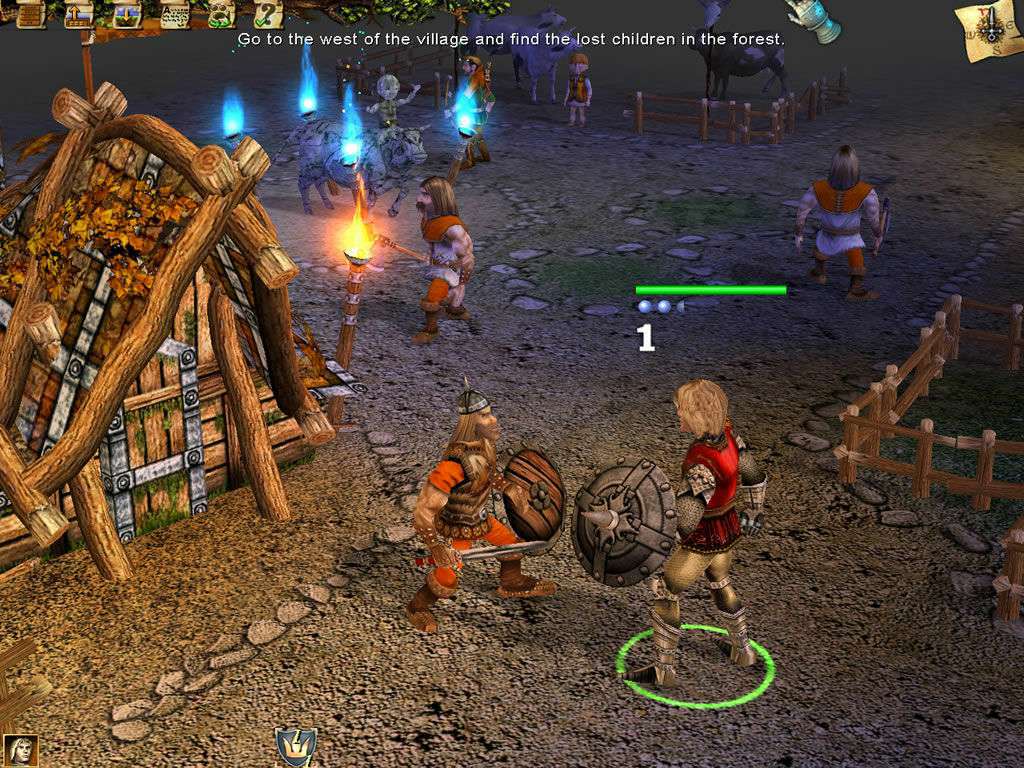Select the green creature scroll icon
Screen dimensions: 1024x768
tap(221, 13)
